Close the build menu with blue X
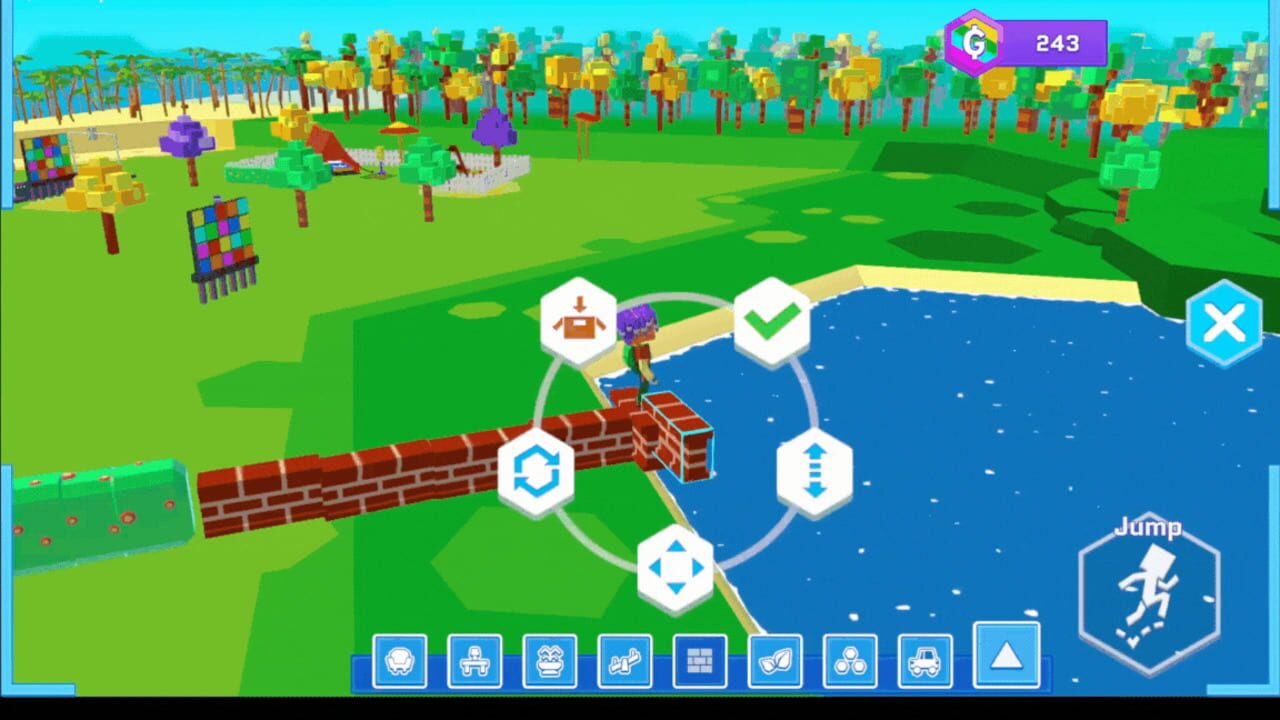 click(1224, 322)
